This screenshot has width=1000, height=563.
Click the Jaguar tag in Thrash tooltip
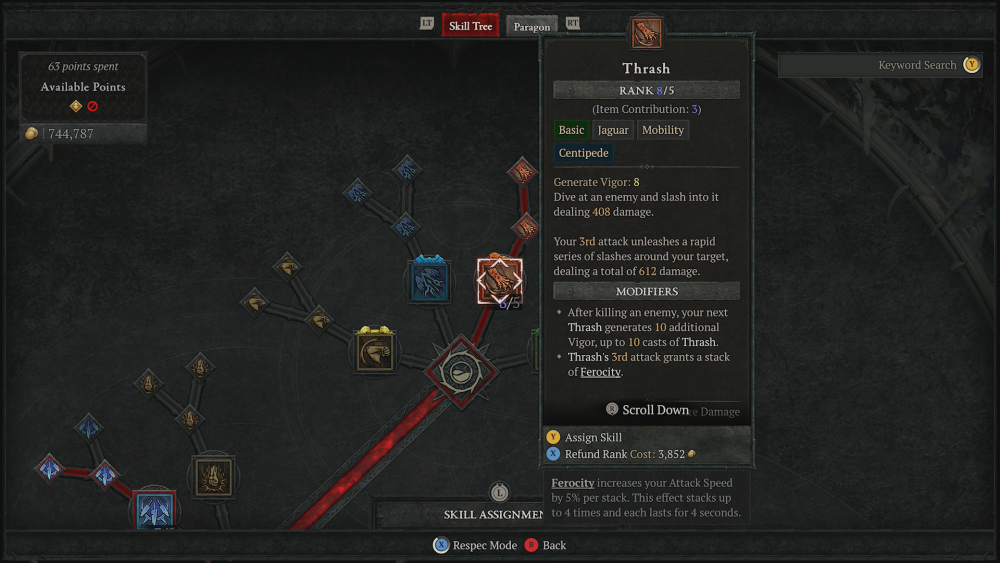(x=613, y=130)
